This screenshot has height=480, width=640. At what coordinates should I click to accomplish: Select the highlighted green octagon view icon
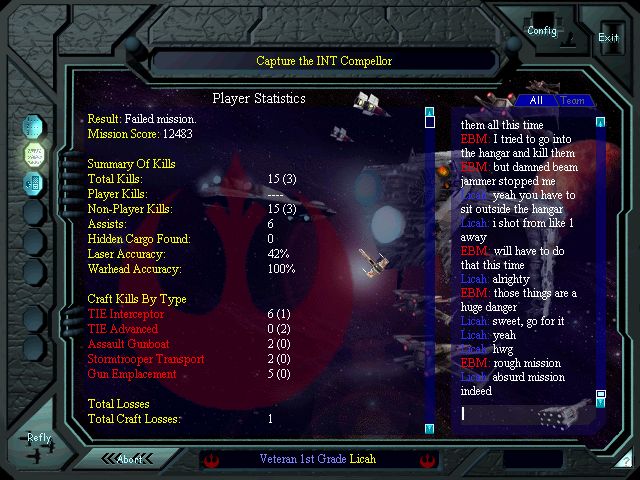tap(34, 154)
